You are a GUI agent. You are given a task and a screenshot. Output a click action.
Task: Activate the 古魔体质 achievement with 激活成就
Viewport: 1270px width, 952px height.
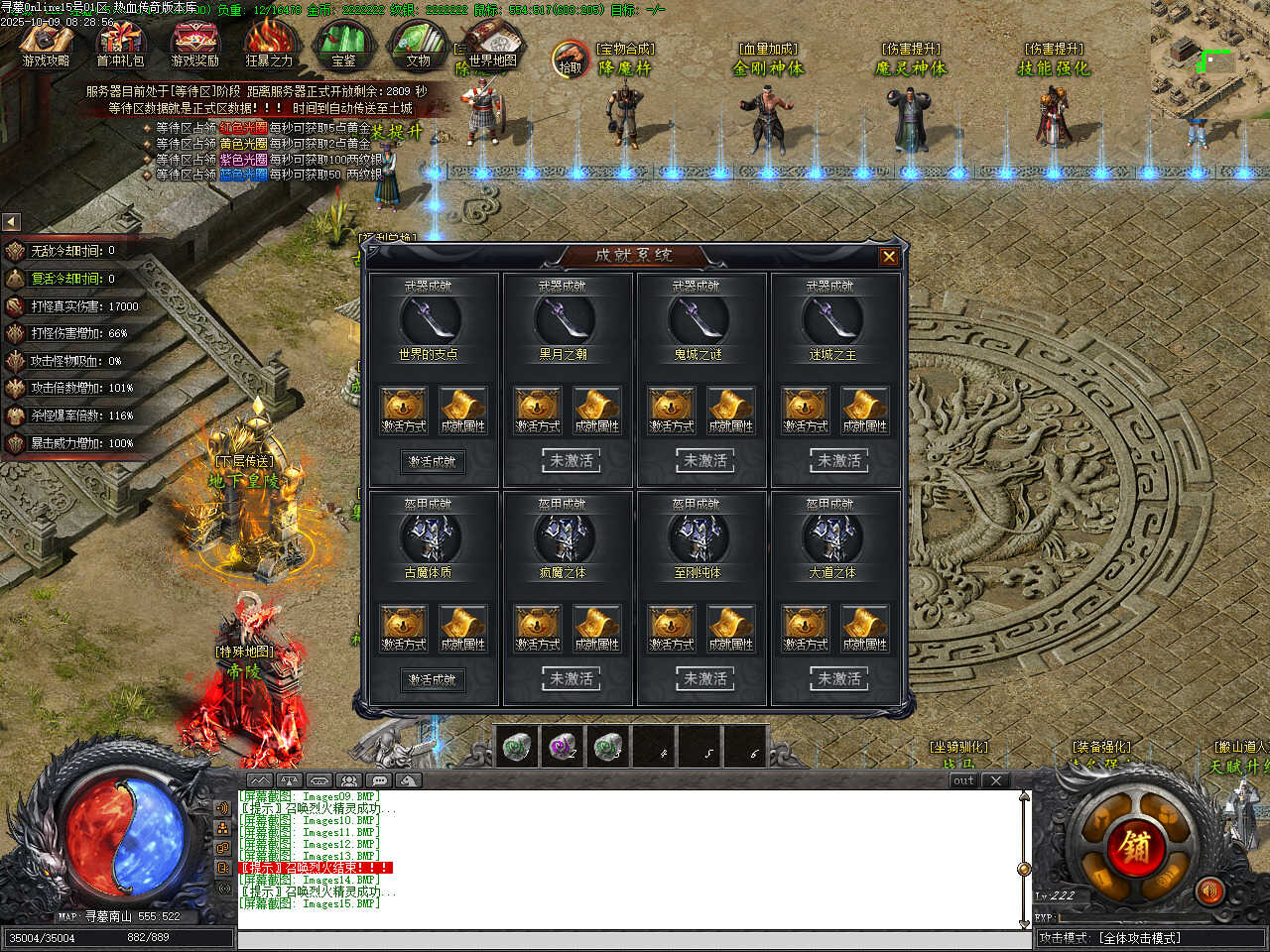point(433,679)
